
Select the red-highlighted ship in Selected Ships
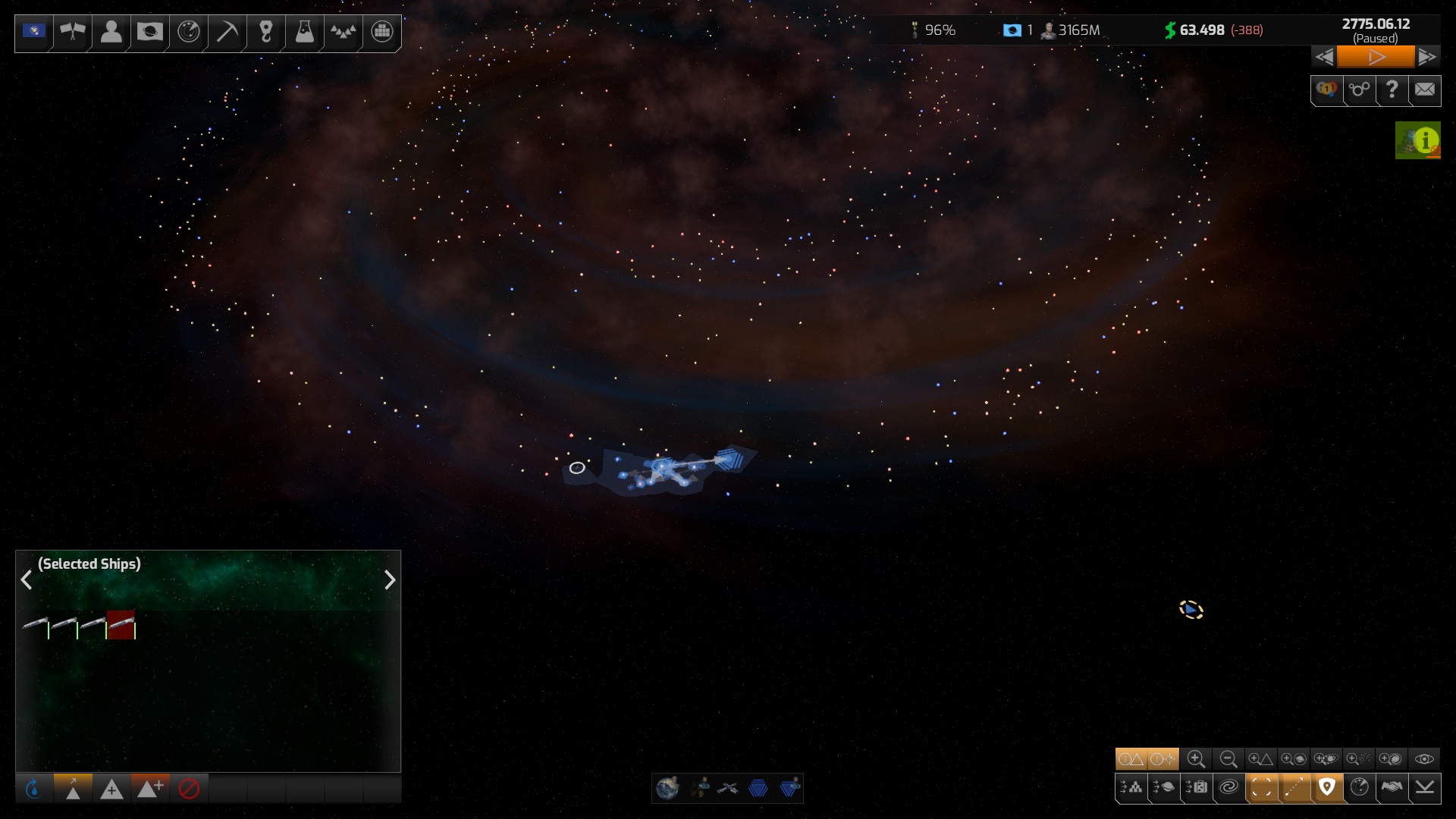(121, 625)
